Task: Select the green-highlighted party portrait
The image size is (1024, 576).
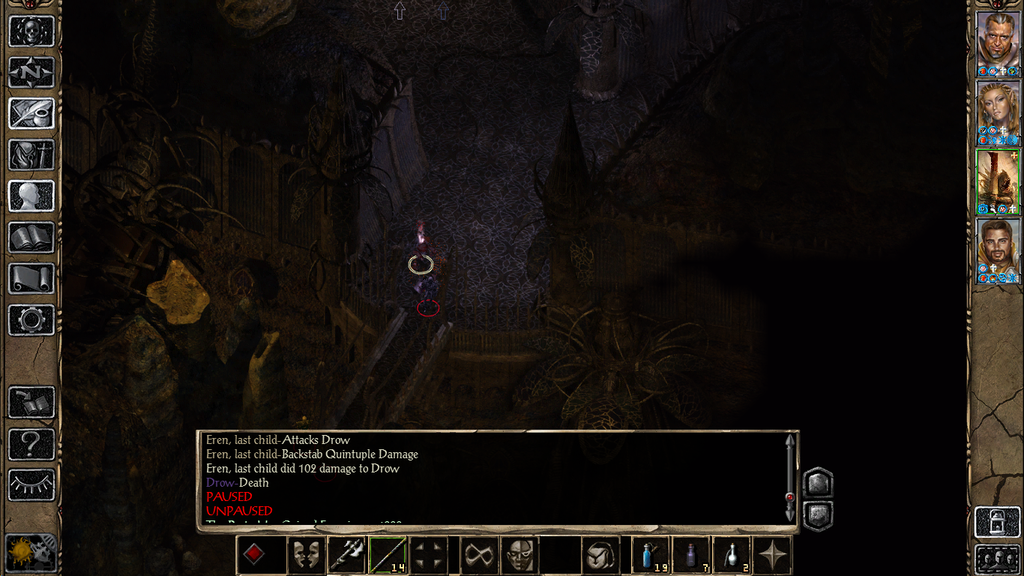Action: 997,181
